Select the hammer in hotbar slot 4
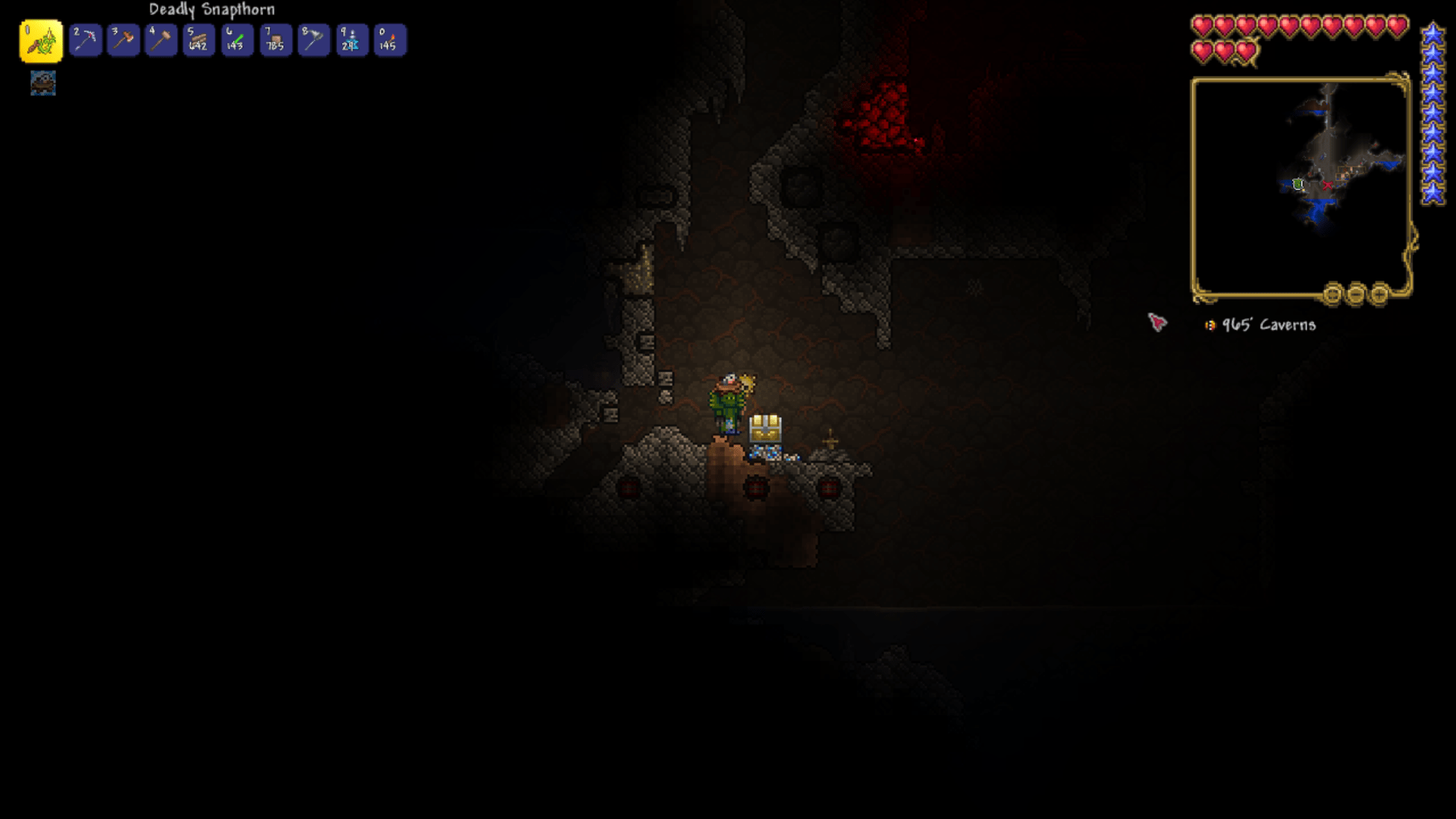1456x819 pixels. (160, 40)
